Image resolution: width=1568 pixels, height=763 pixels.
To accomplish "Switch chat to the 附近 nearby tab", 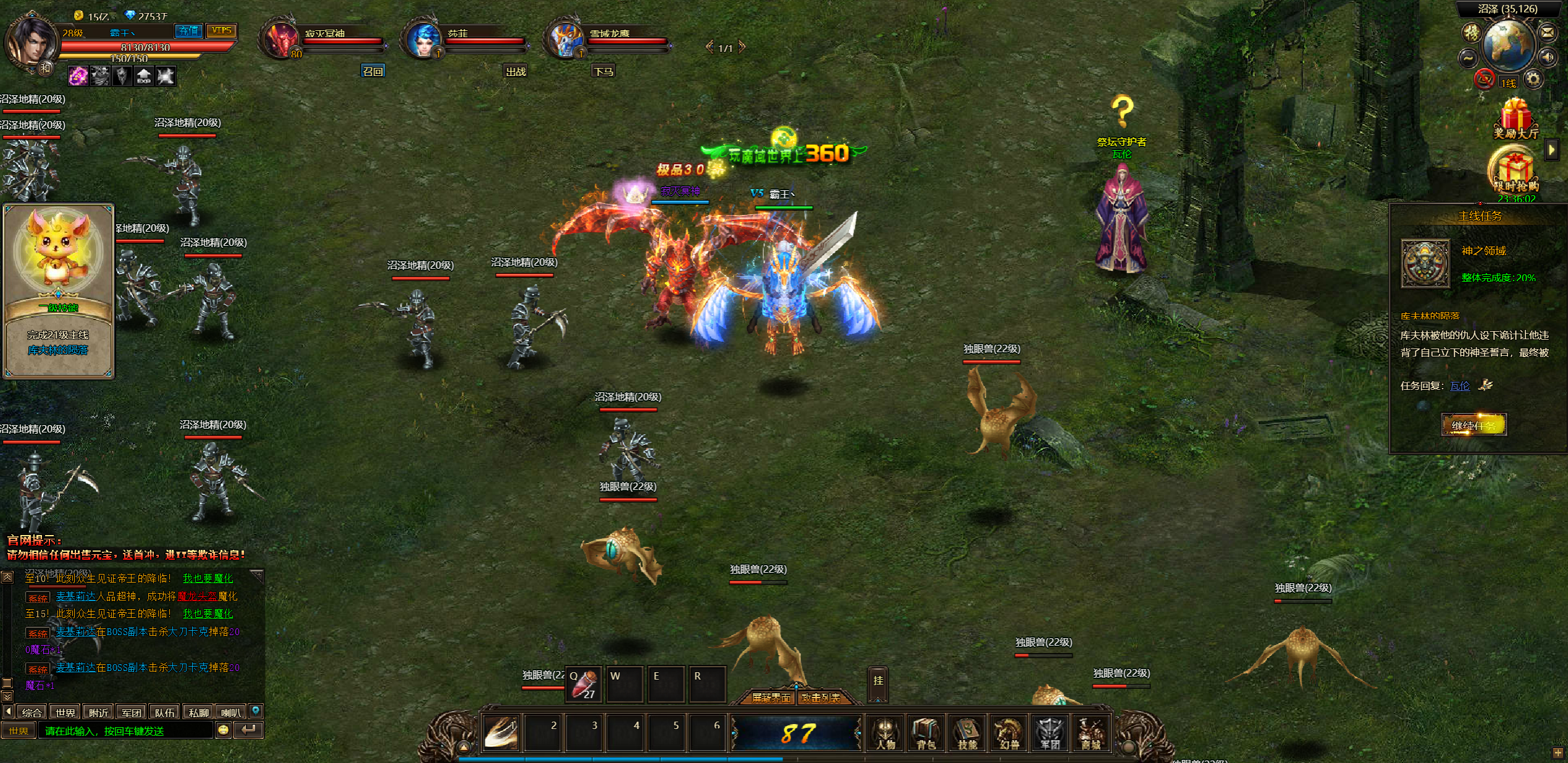I will [98, 712].
